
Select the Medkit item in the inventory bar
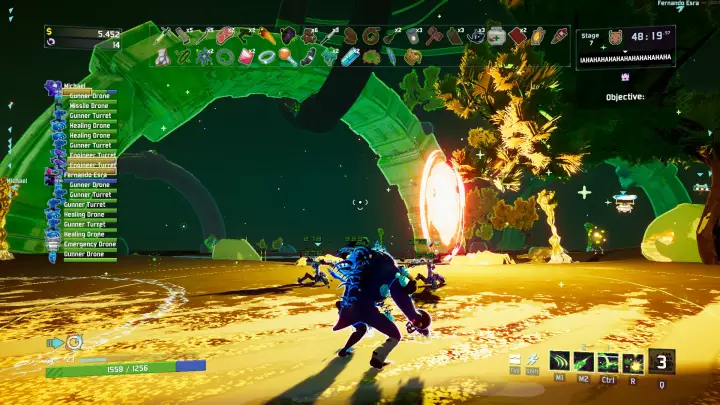point(495,36)
